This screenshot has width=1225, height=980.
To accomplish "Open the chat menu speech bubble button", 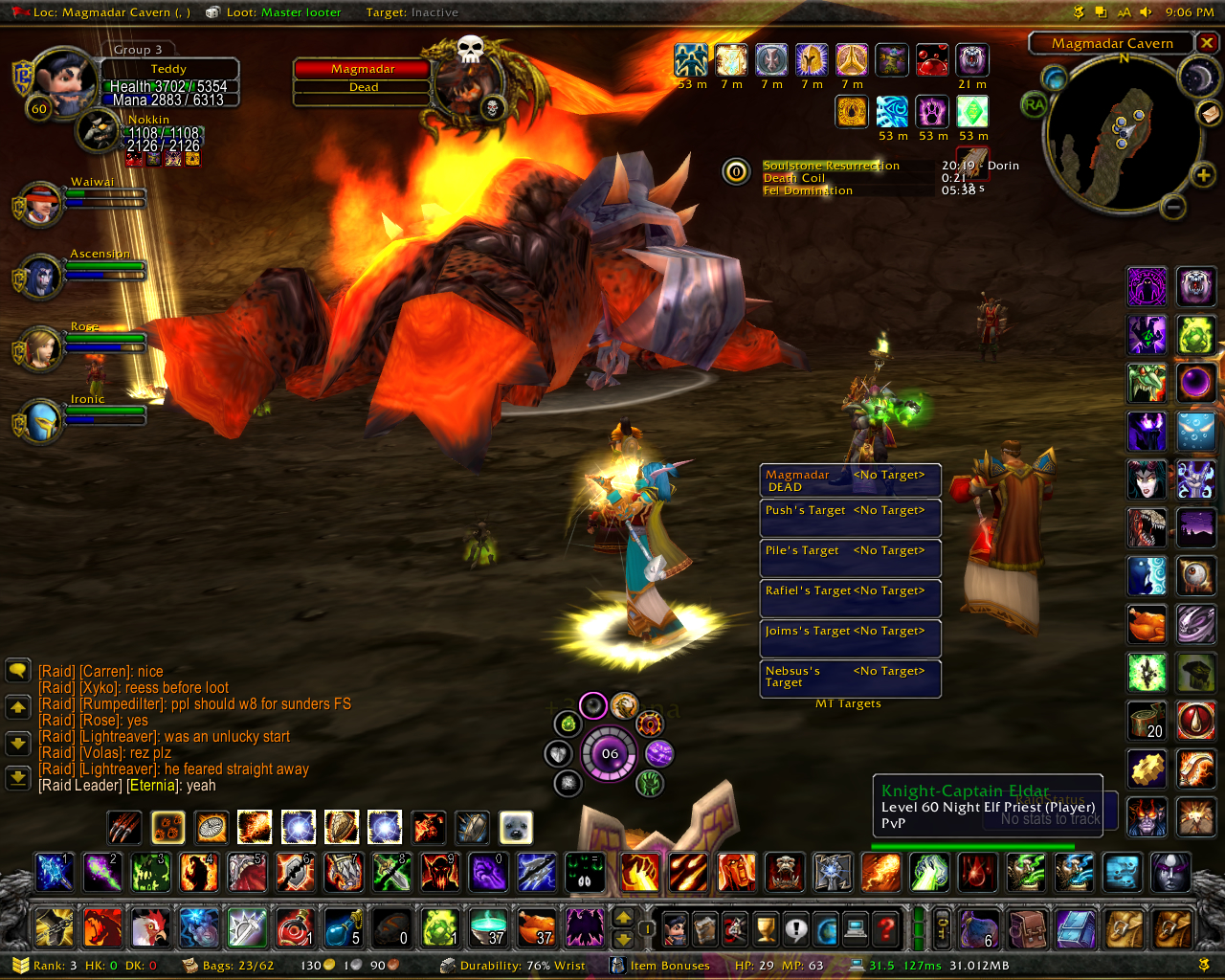I will tap(18, 670).
